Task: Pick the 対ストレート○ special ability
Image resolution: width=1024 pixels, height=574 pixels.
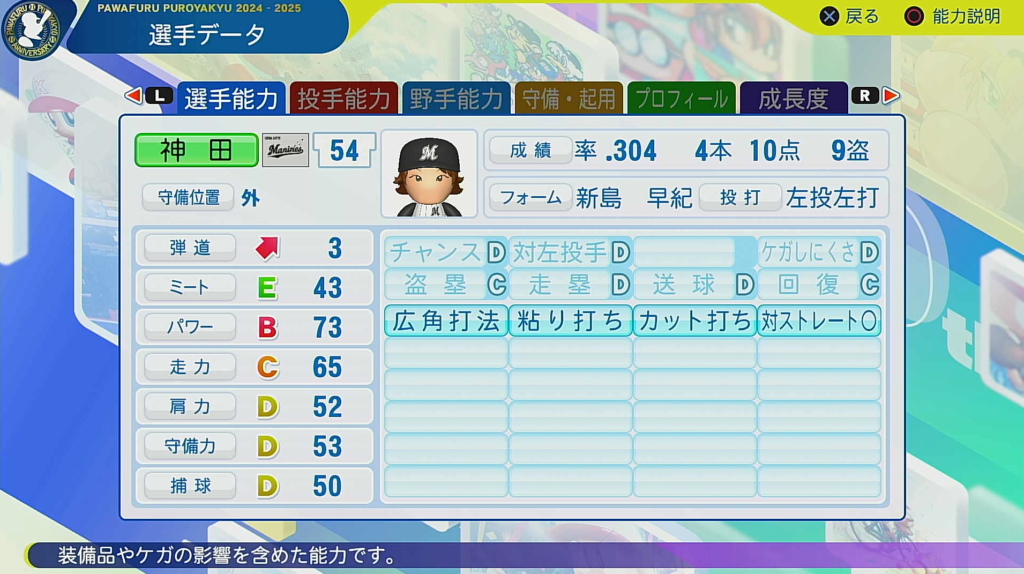Action: point(819,320)
